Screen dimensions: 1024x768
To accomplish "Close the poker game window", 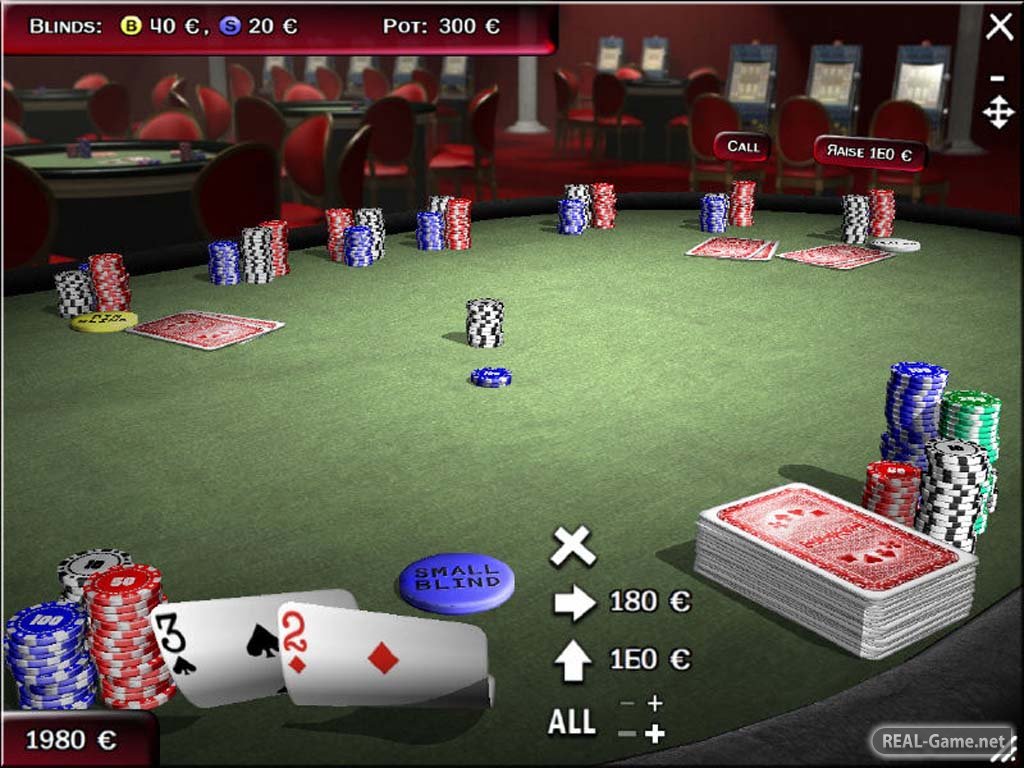I will click(x=999, y=27).
